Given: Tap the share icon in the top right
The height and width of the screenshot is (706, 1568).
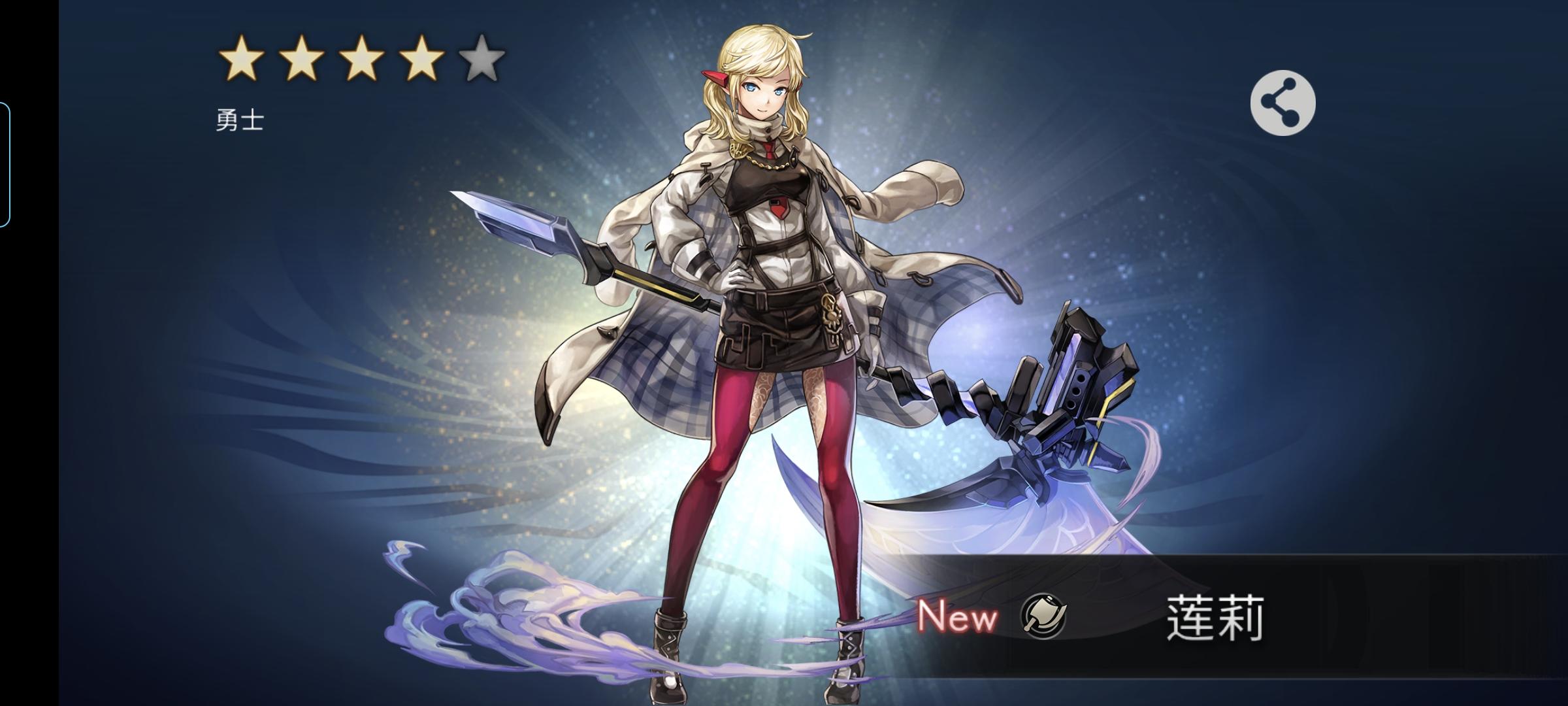Looking at the screenshot, I should click(1282, 101).
